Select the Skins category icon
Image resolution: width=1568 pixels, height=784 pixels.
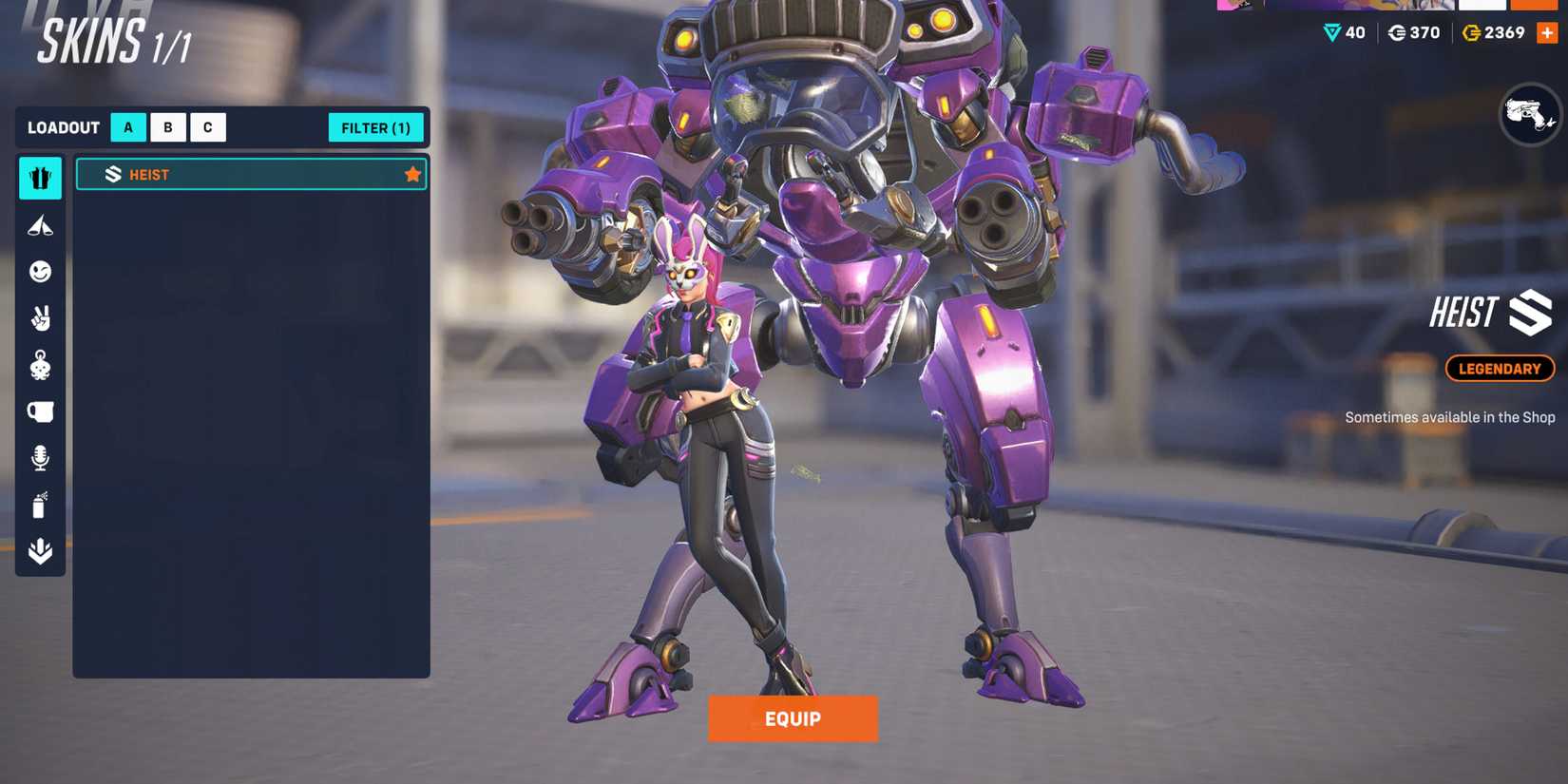tap(39, 178)
